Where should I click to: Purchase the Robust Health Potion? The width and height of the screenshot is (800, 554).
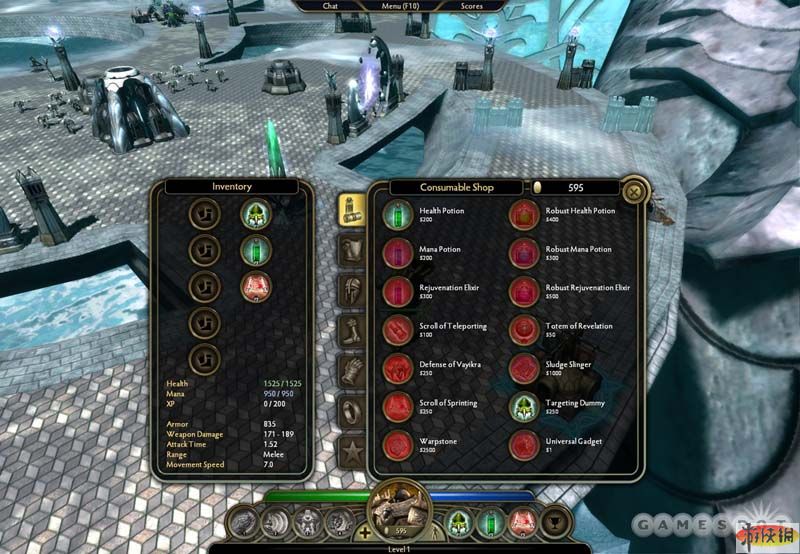(x=524, y=215)
